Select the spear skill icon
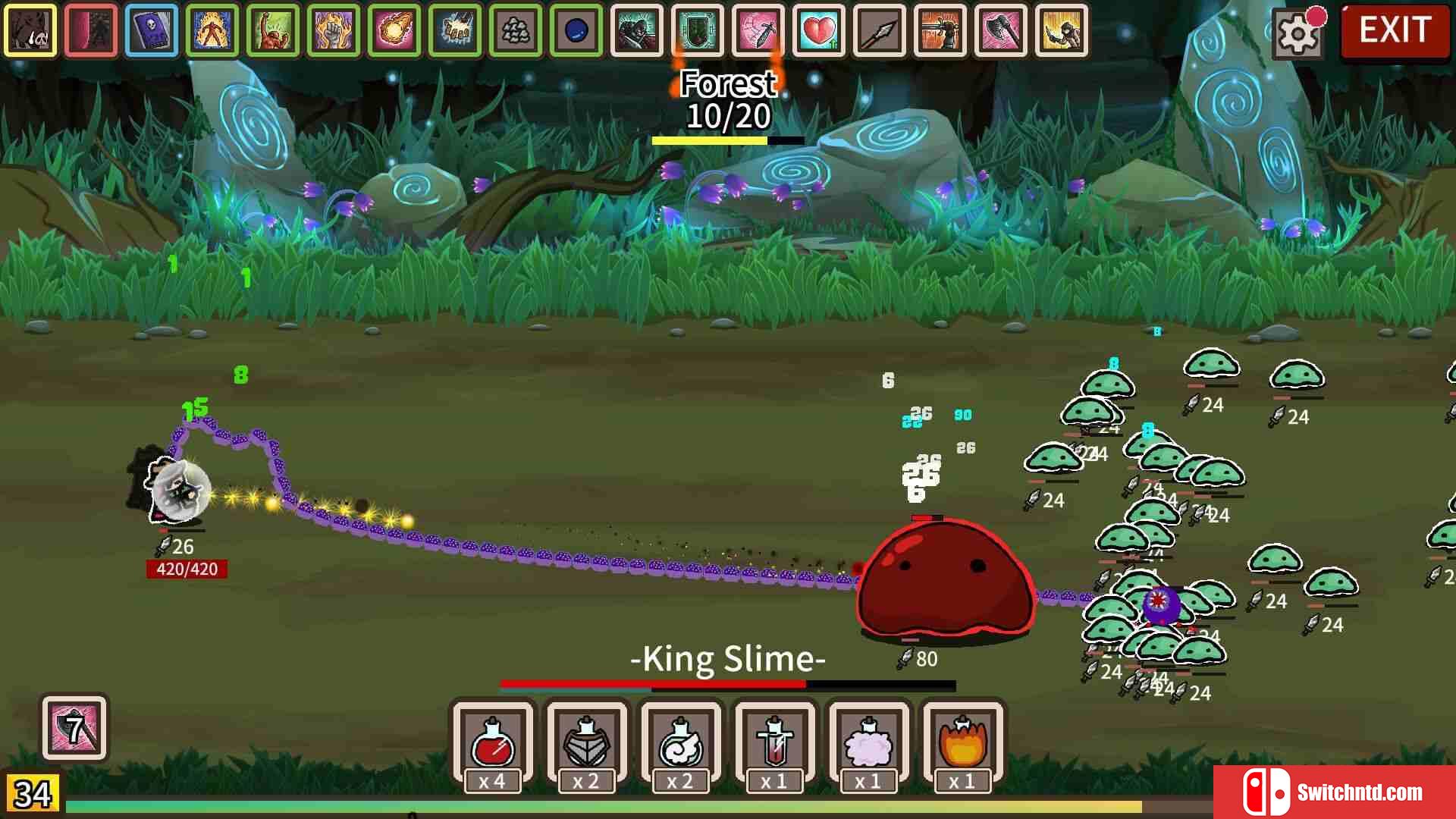The width and height of the screenshot is (1456, 819). (x=880, y=31)
